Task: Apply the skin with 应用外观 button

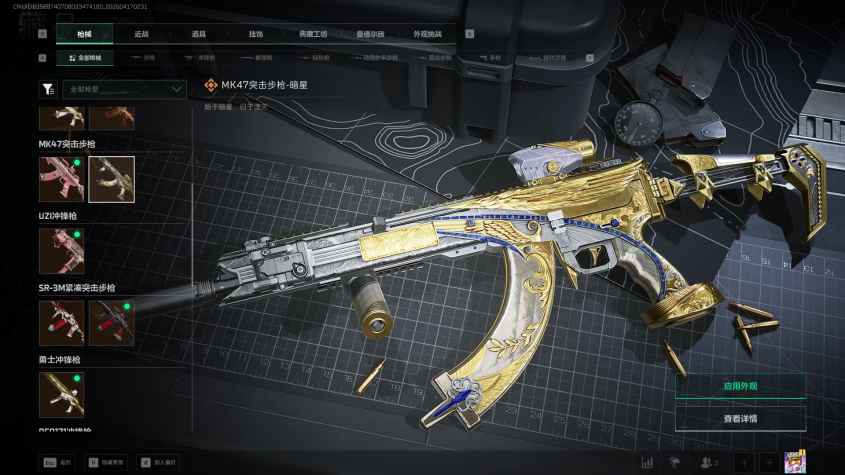Action: tap(740, 386)
